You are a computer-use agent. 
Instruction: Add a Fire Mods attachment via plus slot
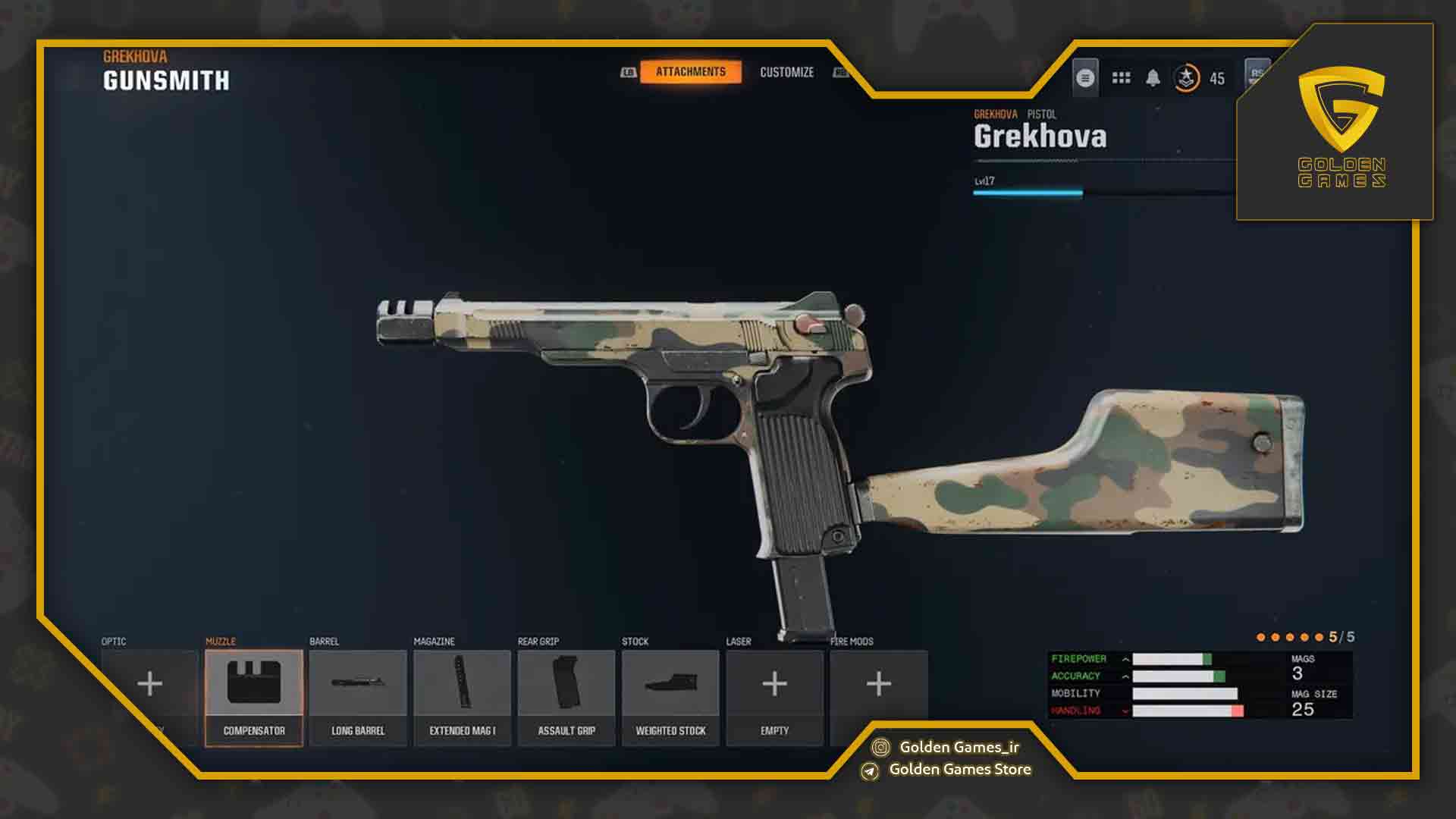878,684
